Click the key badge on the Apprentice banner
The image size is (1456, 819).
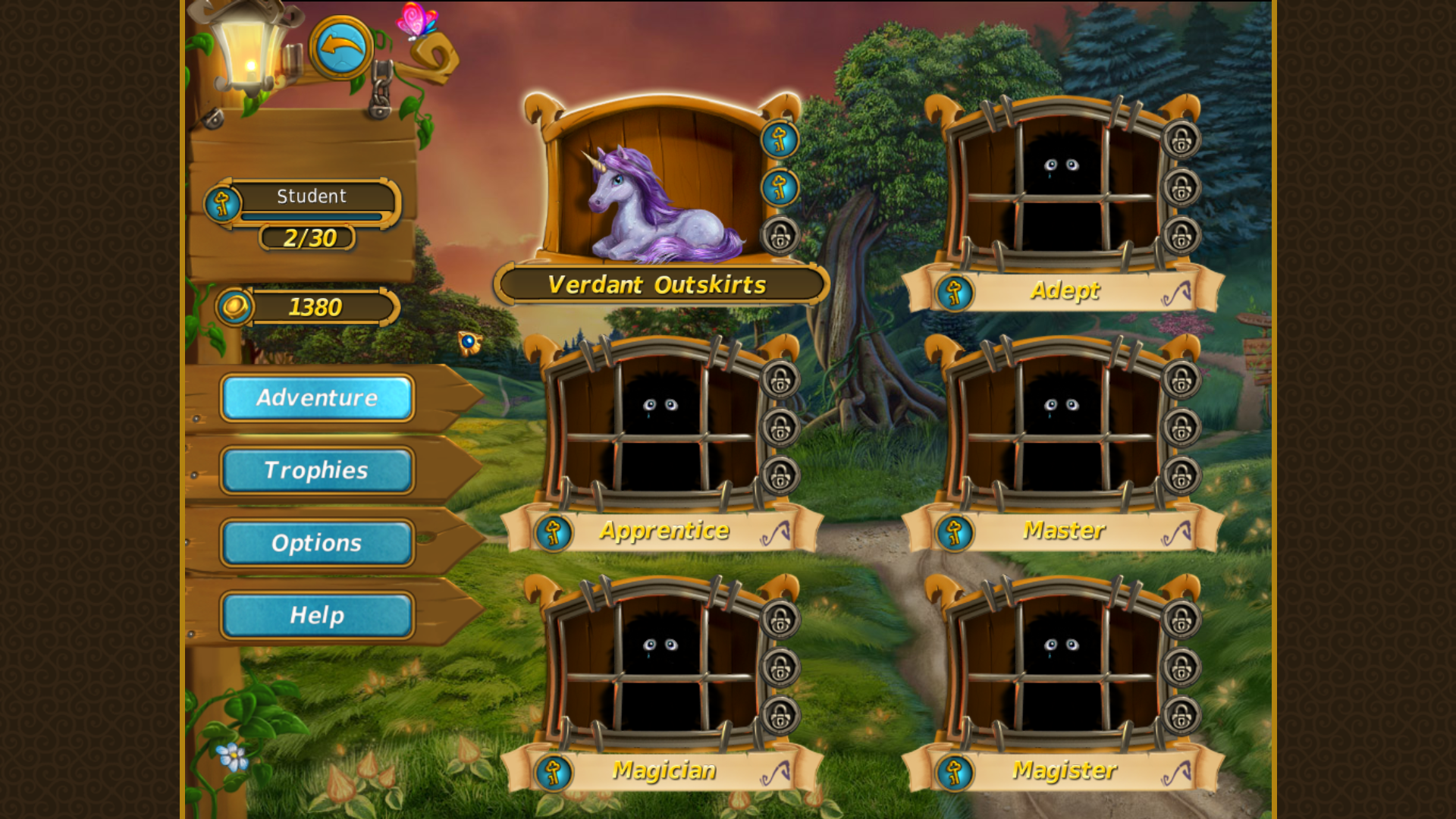[x=553, y=532]
